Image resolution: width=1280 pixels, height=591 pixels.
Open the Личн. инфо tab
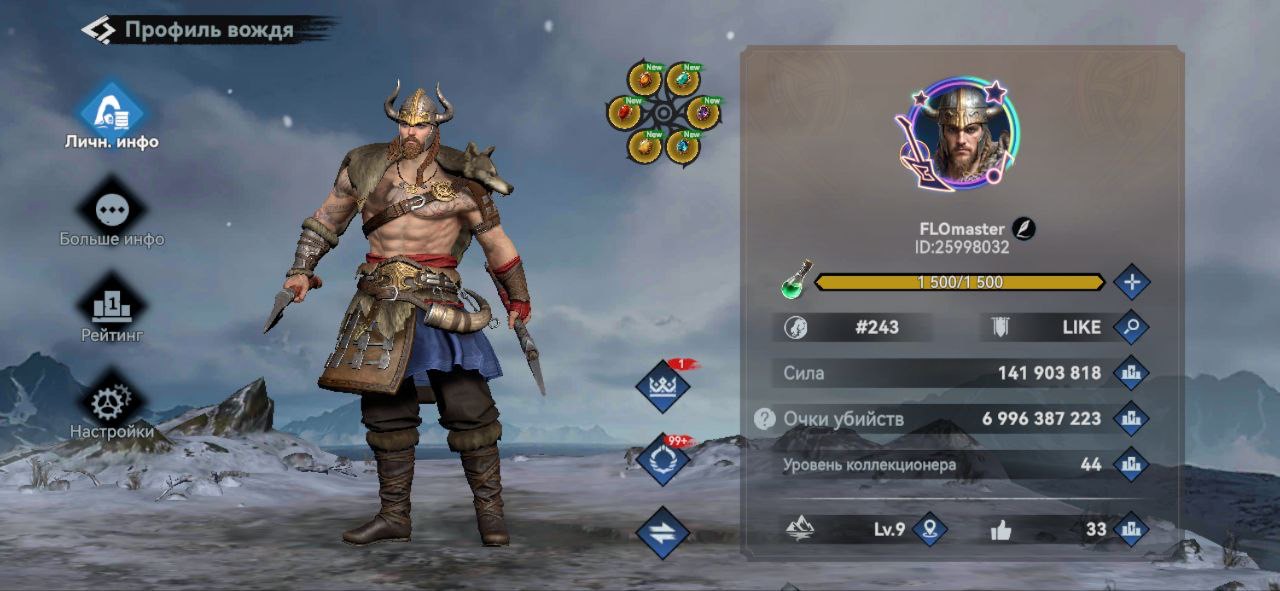(112, 112)
